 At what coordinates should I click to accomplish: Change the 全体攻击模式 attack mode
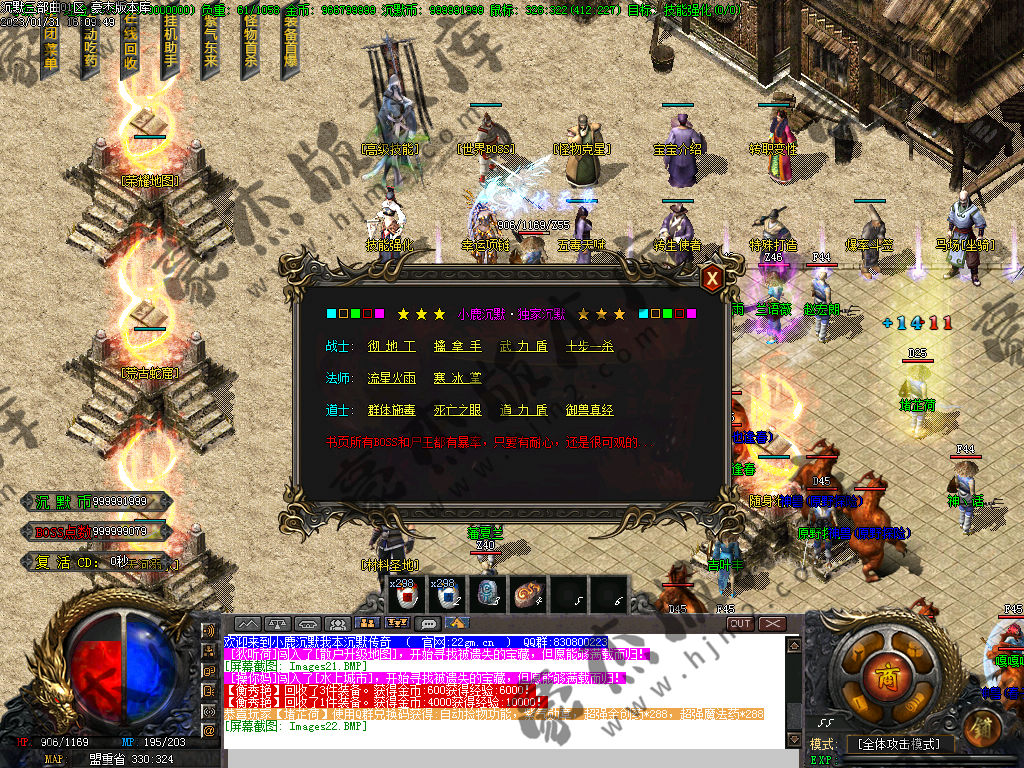pos(896,745)
